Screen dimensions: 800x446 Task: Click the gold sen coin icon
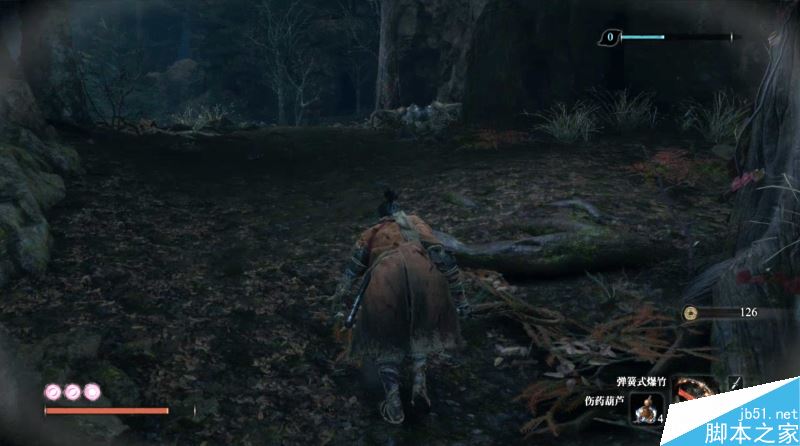(690, 313)
